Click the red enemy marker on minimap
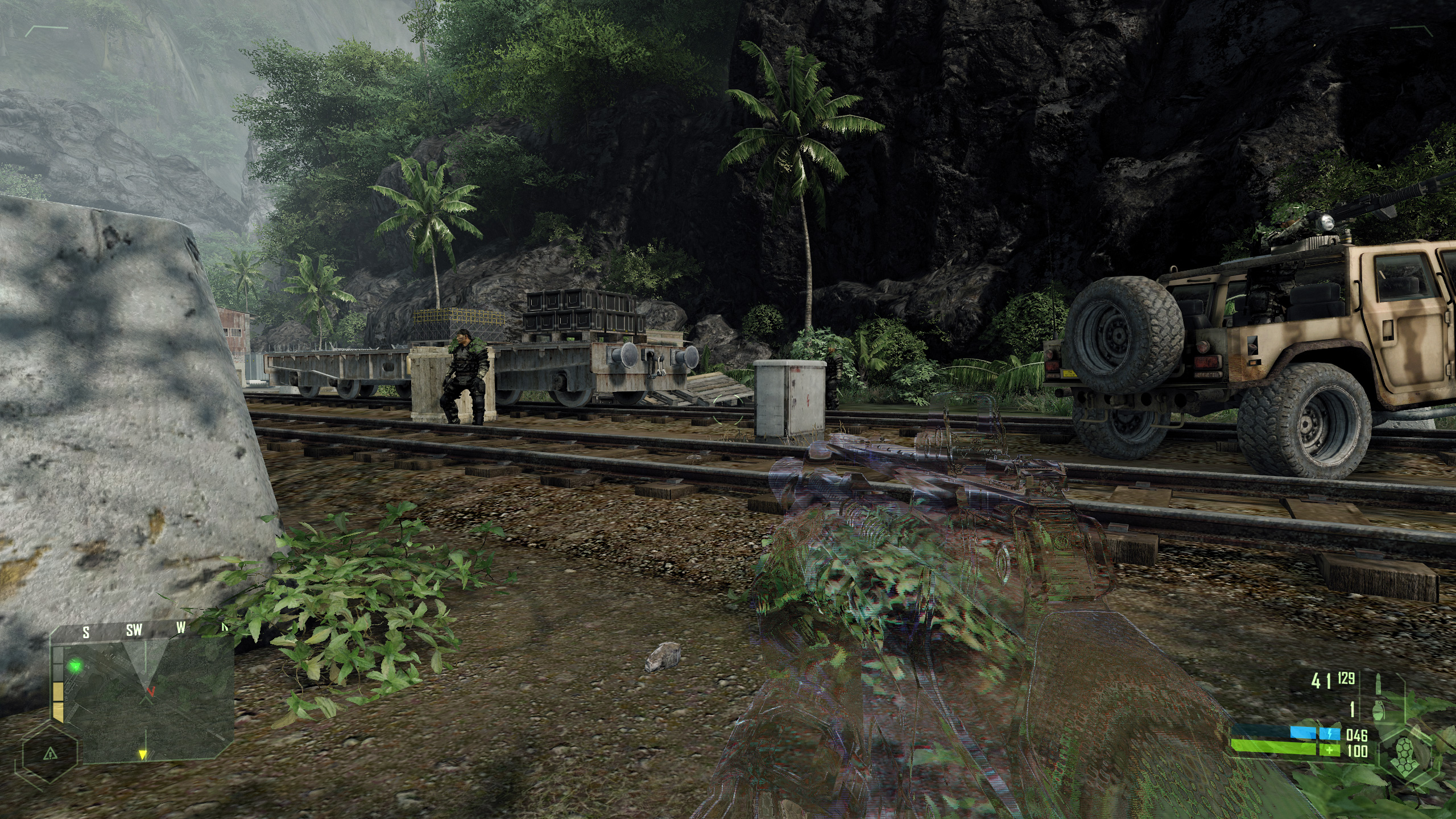 pos(151,691)
